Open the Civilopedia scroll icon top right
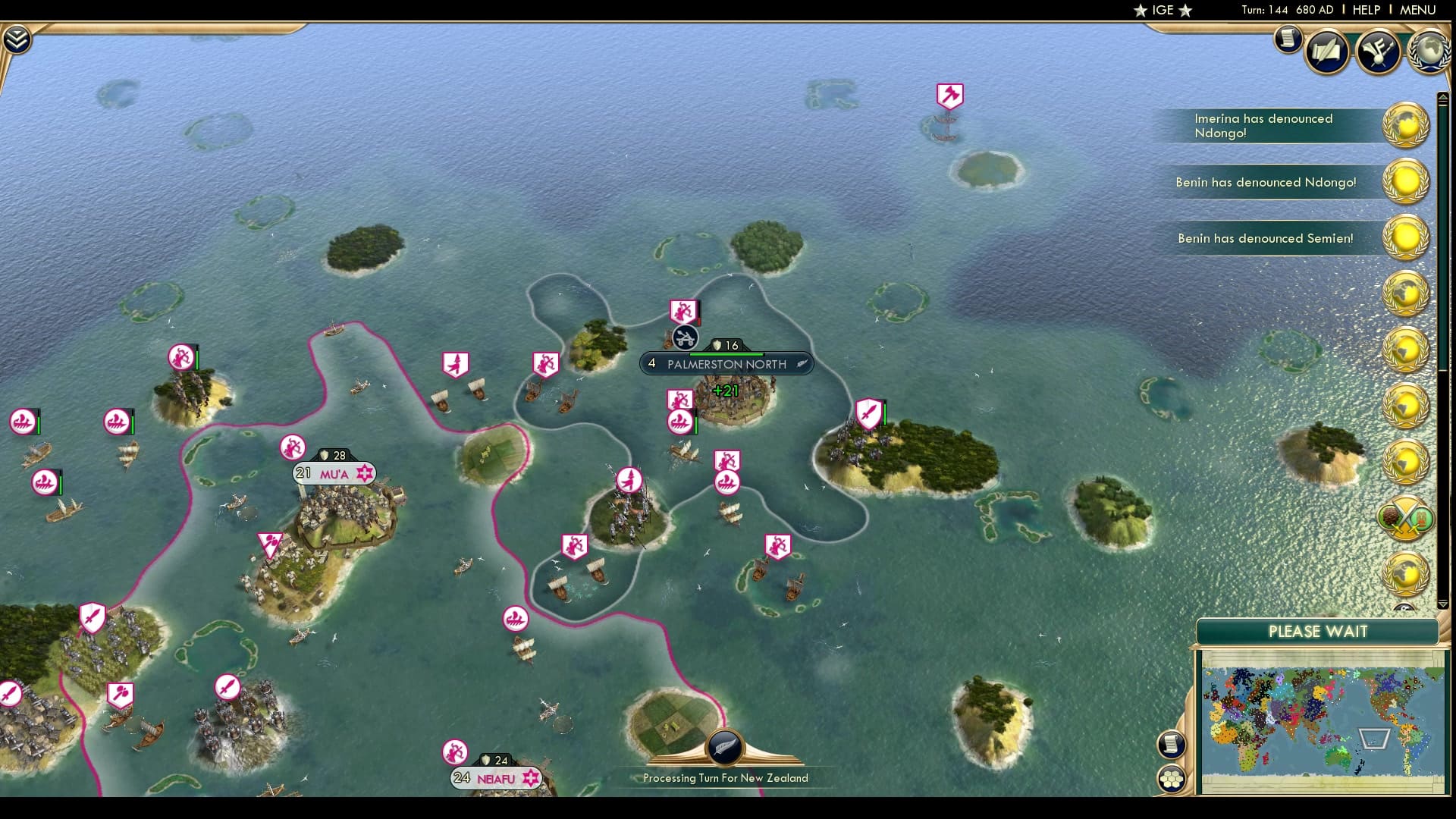 pos(1287,39)
